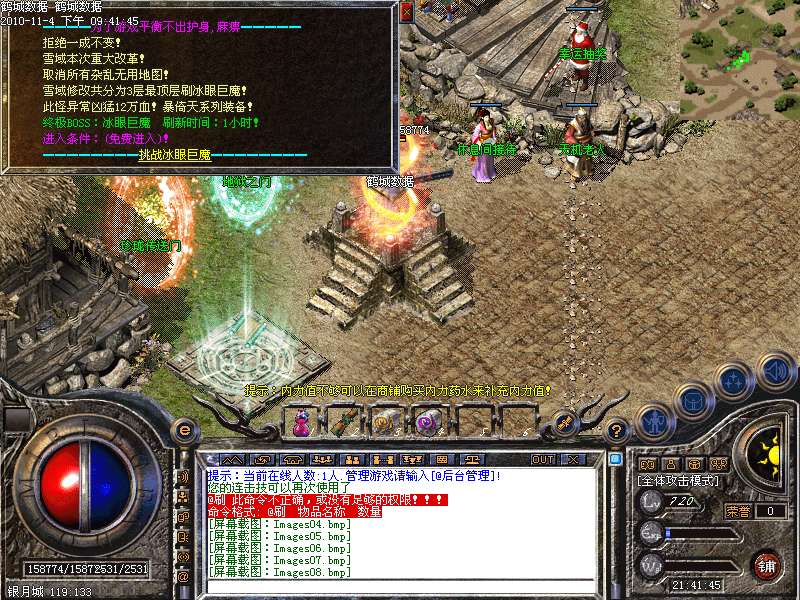800x600 pixels.
Task: Open the question mark help button
Action: click(618, 430)
